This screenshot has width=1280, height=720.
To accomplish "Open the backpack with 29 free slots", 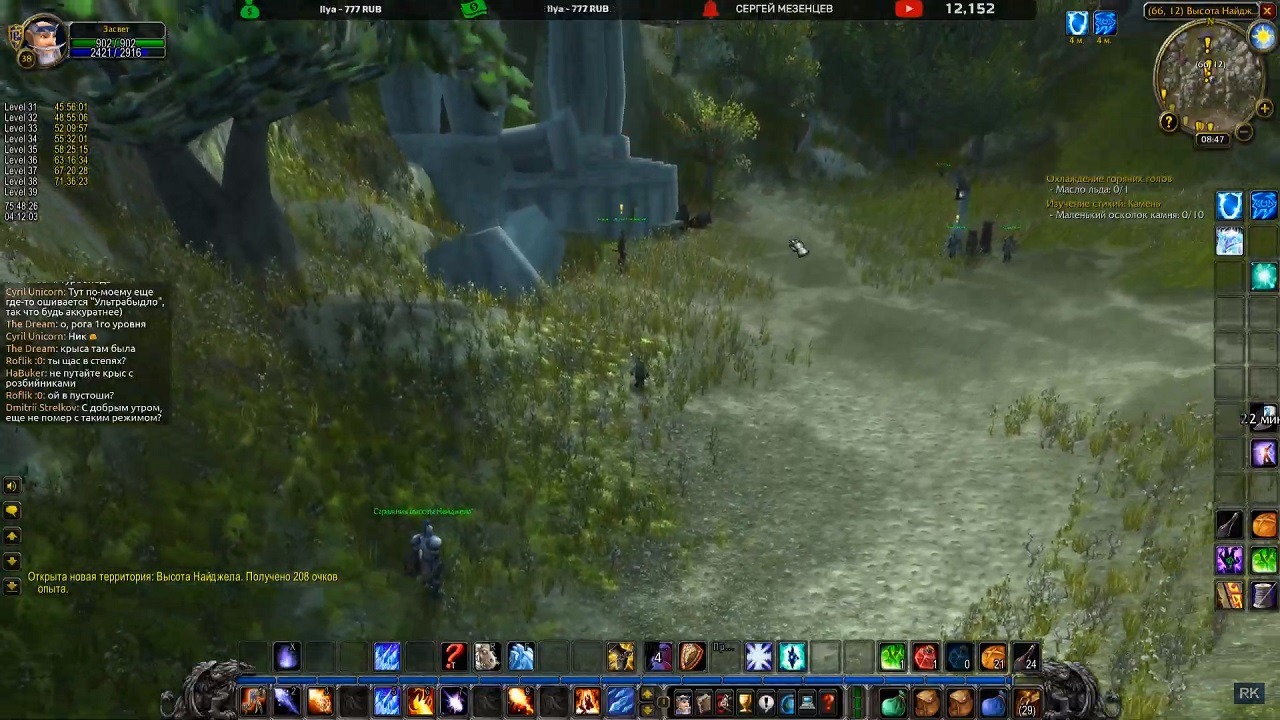I will coord(1027,703).
